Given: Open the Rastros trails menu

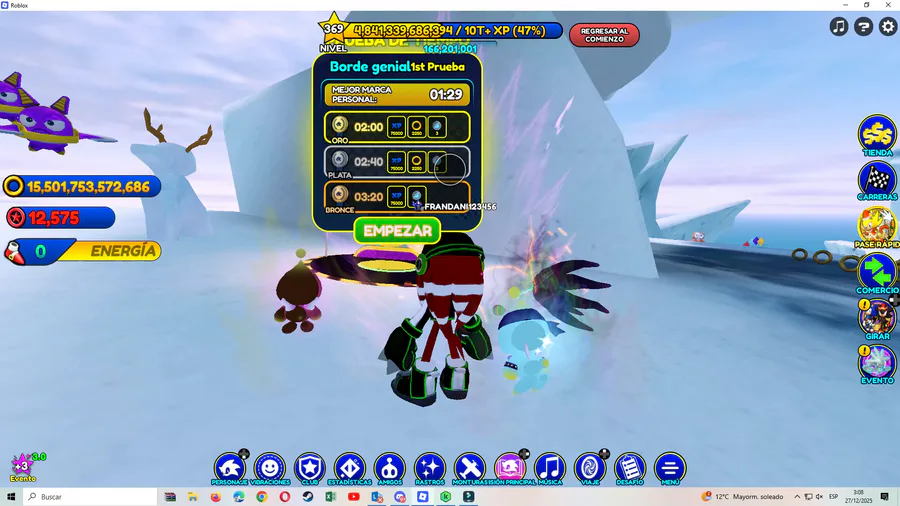Looking at the screenshot, I should click(x=430, y=467).
